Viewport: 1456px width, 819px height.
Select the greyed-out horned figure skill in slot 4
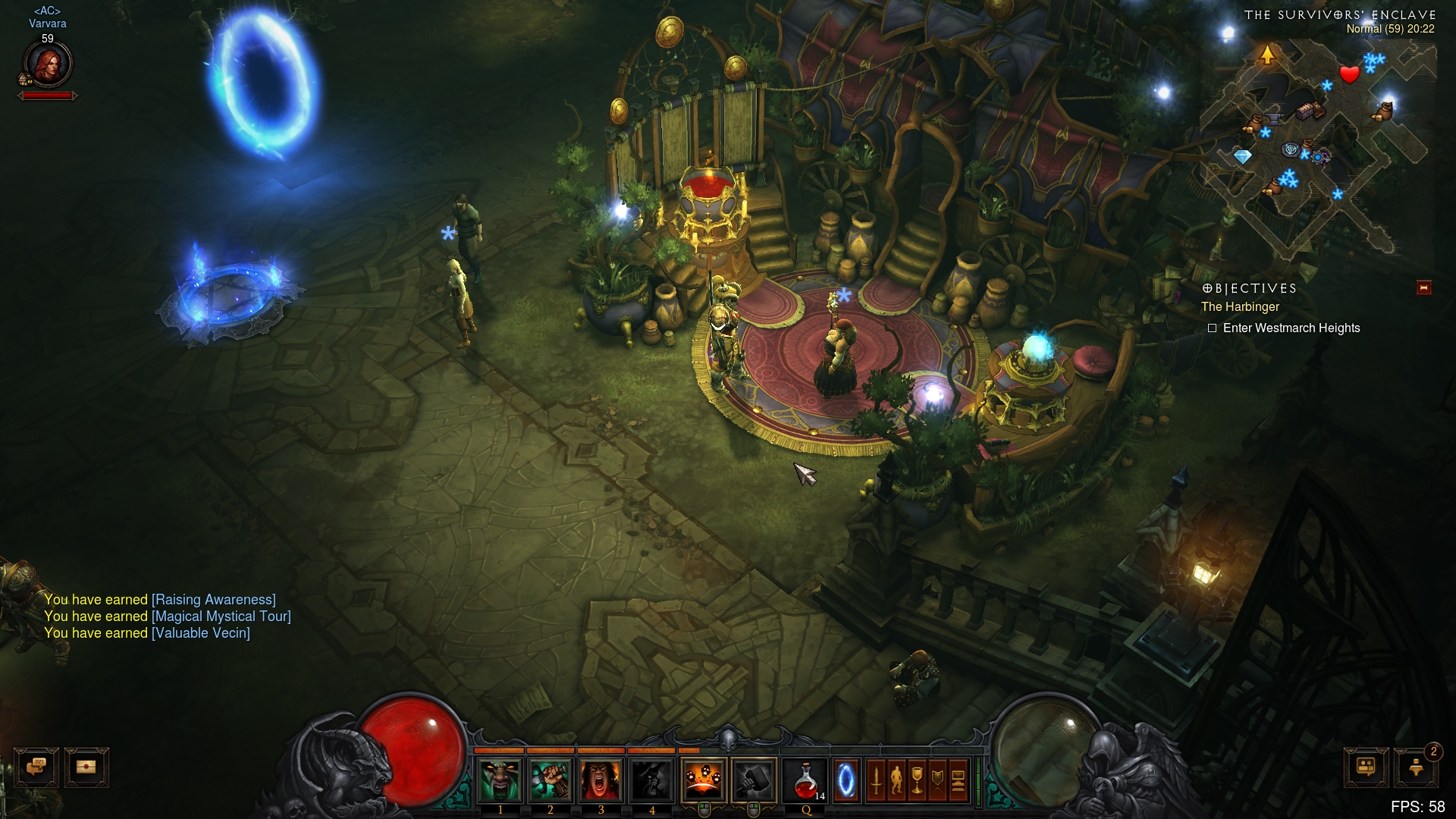pos(651,780)
